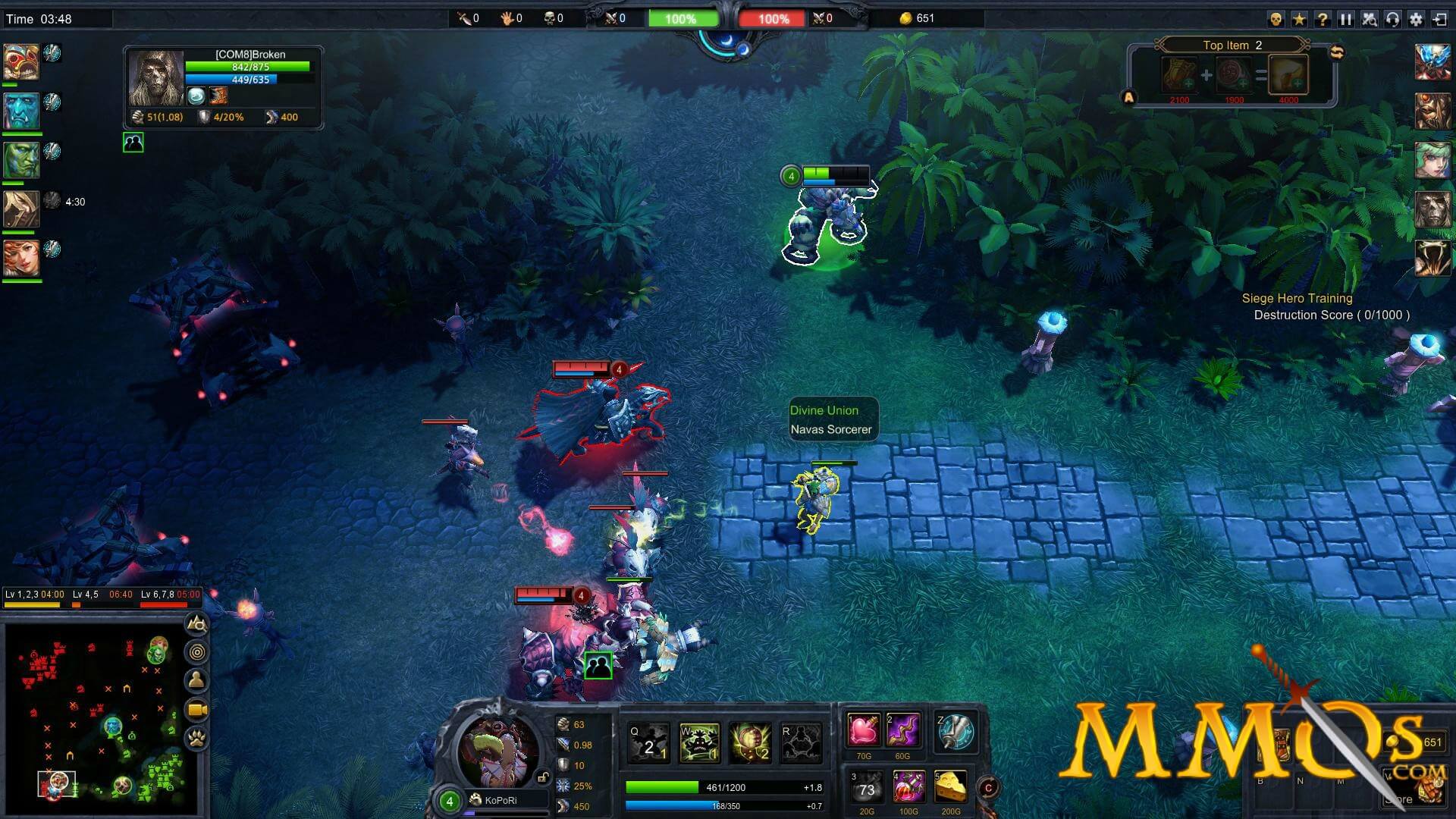Viewport: 1456px width, 819px height.
Task: Click the camera icon beside the minimap
Action: click(196, 708)
